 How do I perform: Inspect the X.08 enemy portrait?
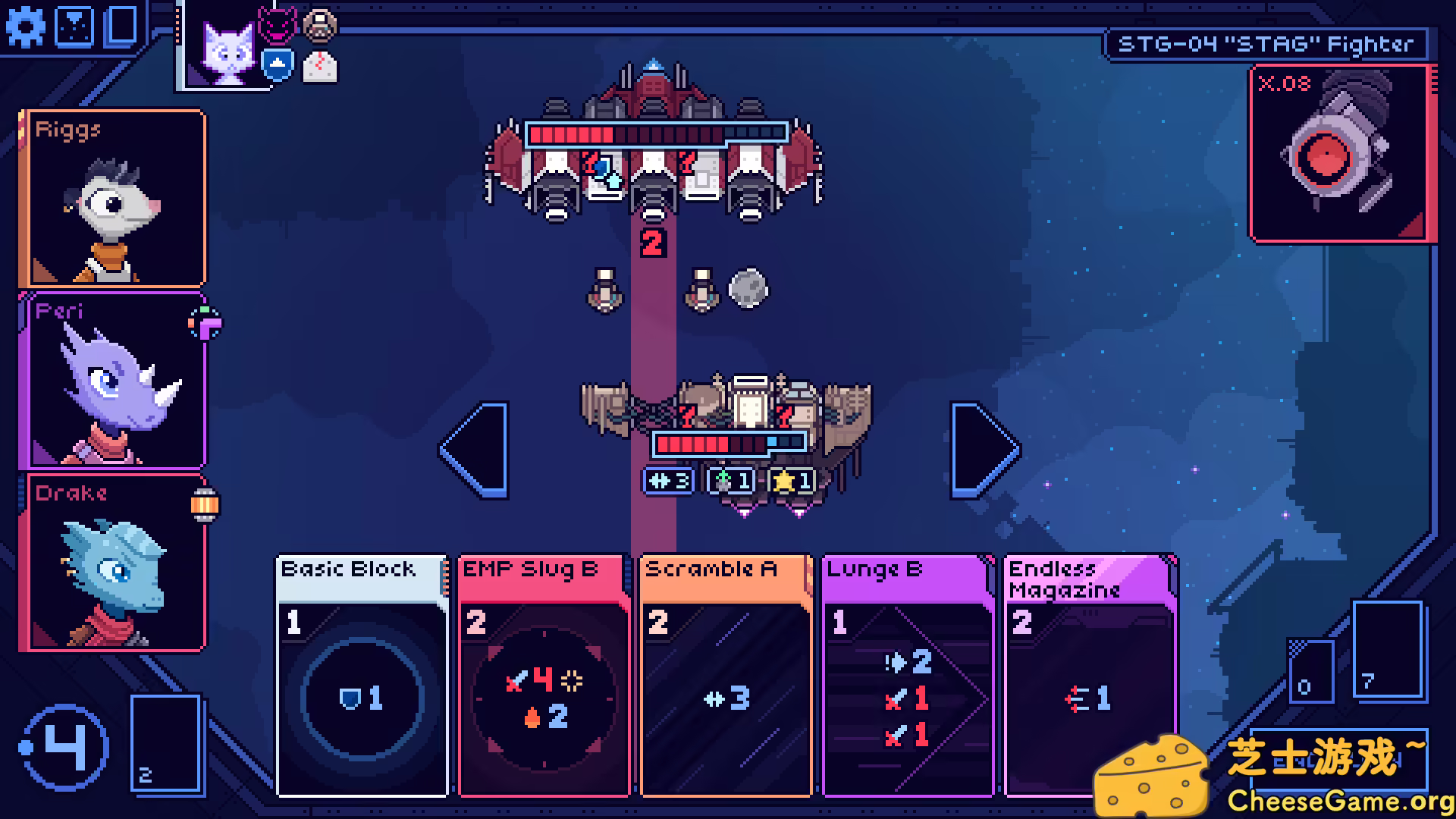(1340, 154)
